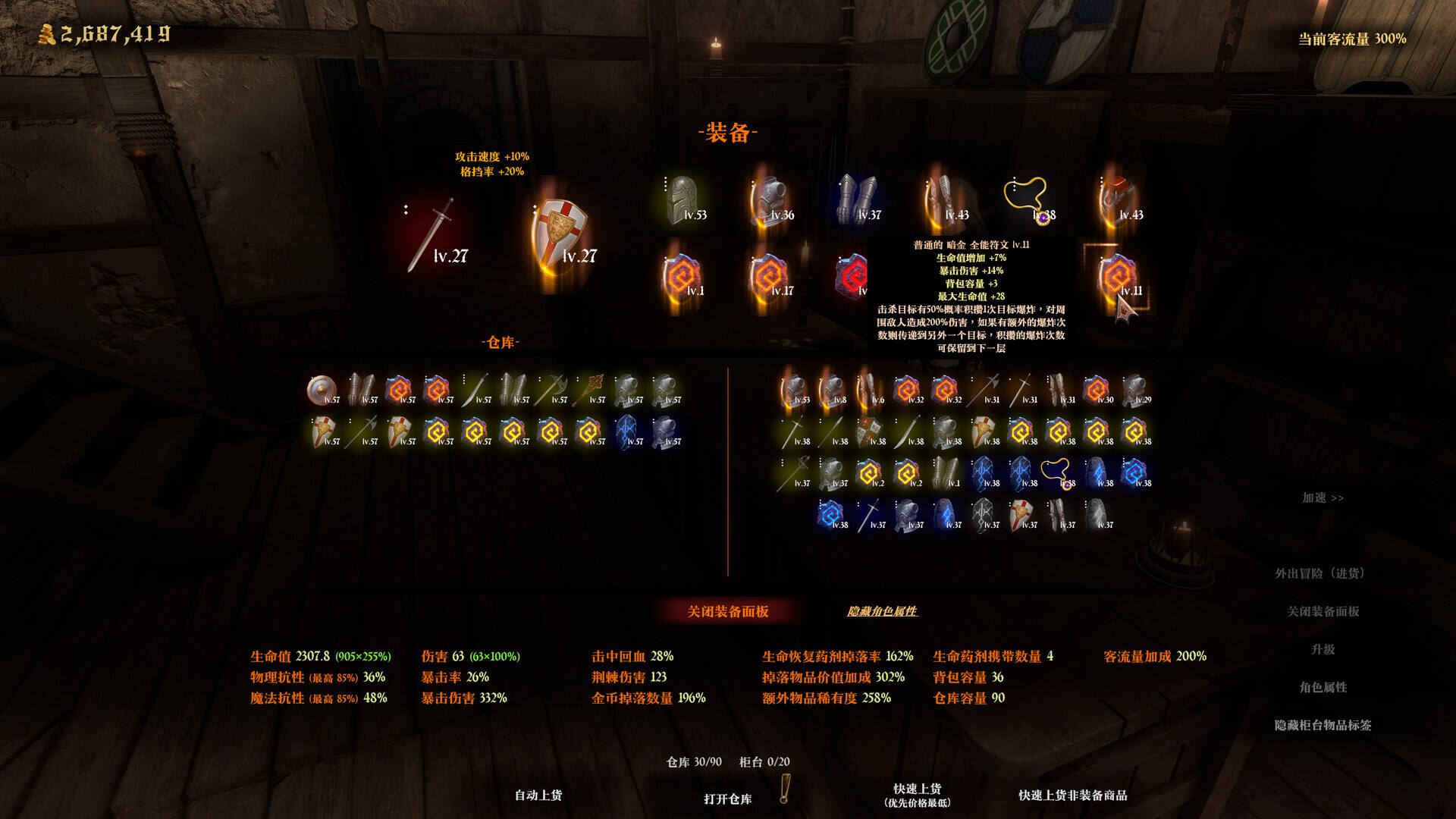Select the equipped lv.27 sword slot

[432, 235]
